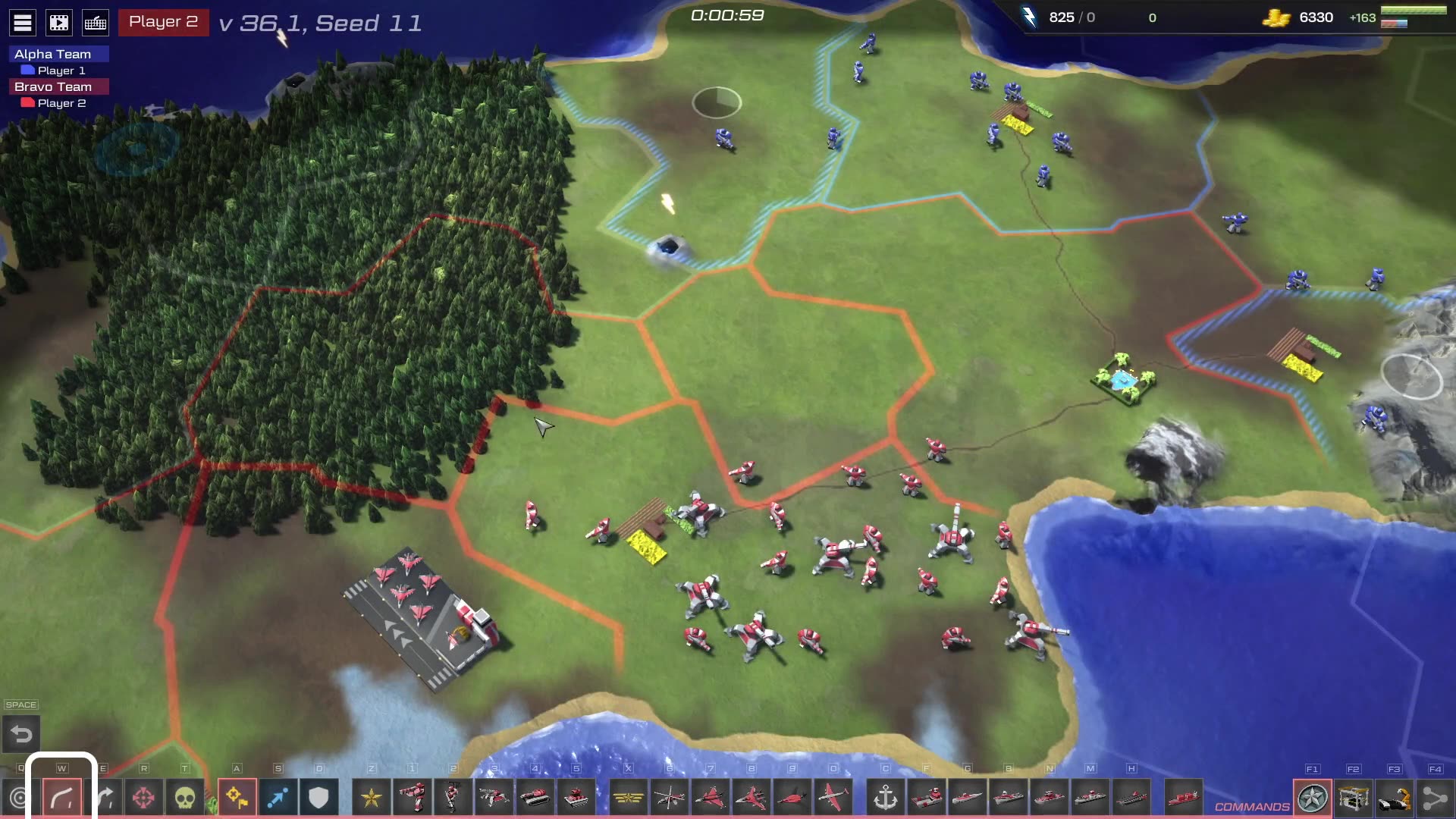Choose the helicopter unit icon
1456x819 pixels.
click(669, 798)
